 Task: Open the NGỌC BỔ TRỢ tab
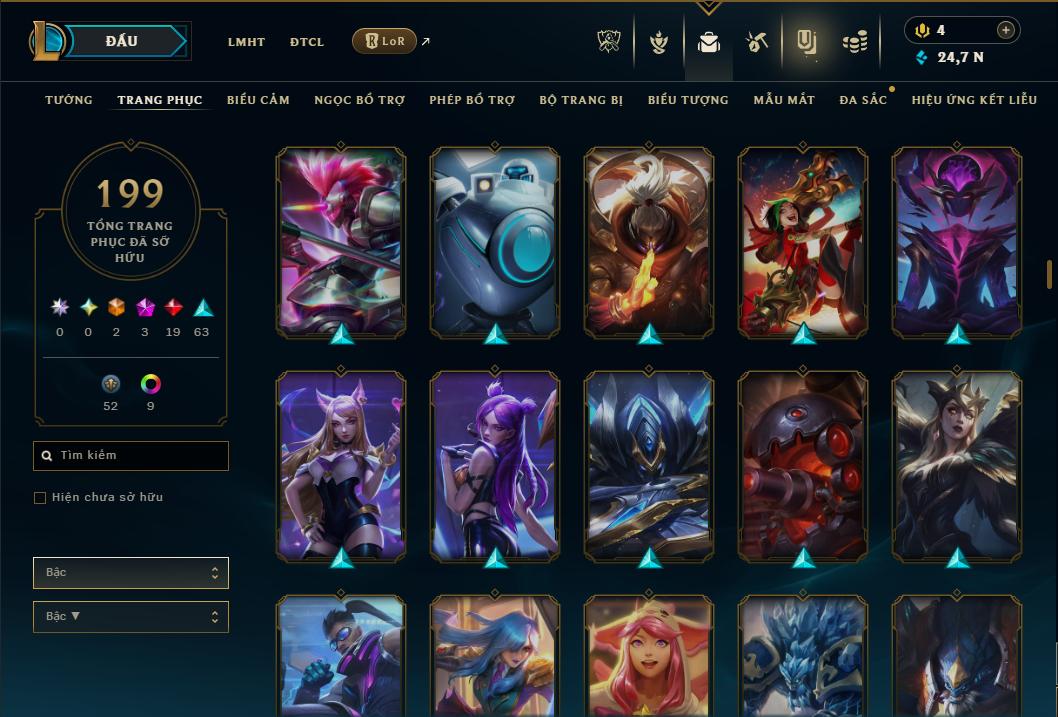[x=359, y=100]
